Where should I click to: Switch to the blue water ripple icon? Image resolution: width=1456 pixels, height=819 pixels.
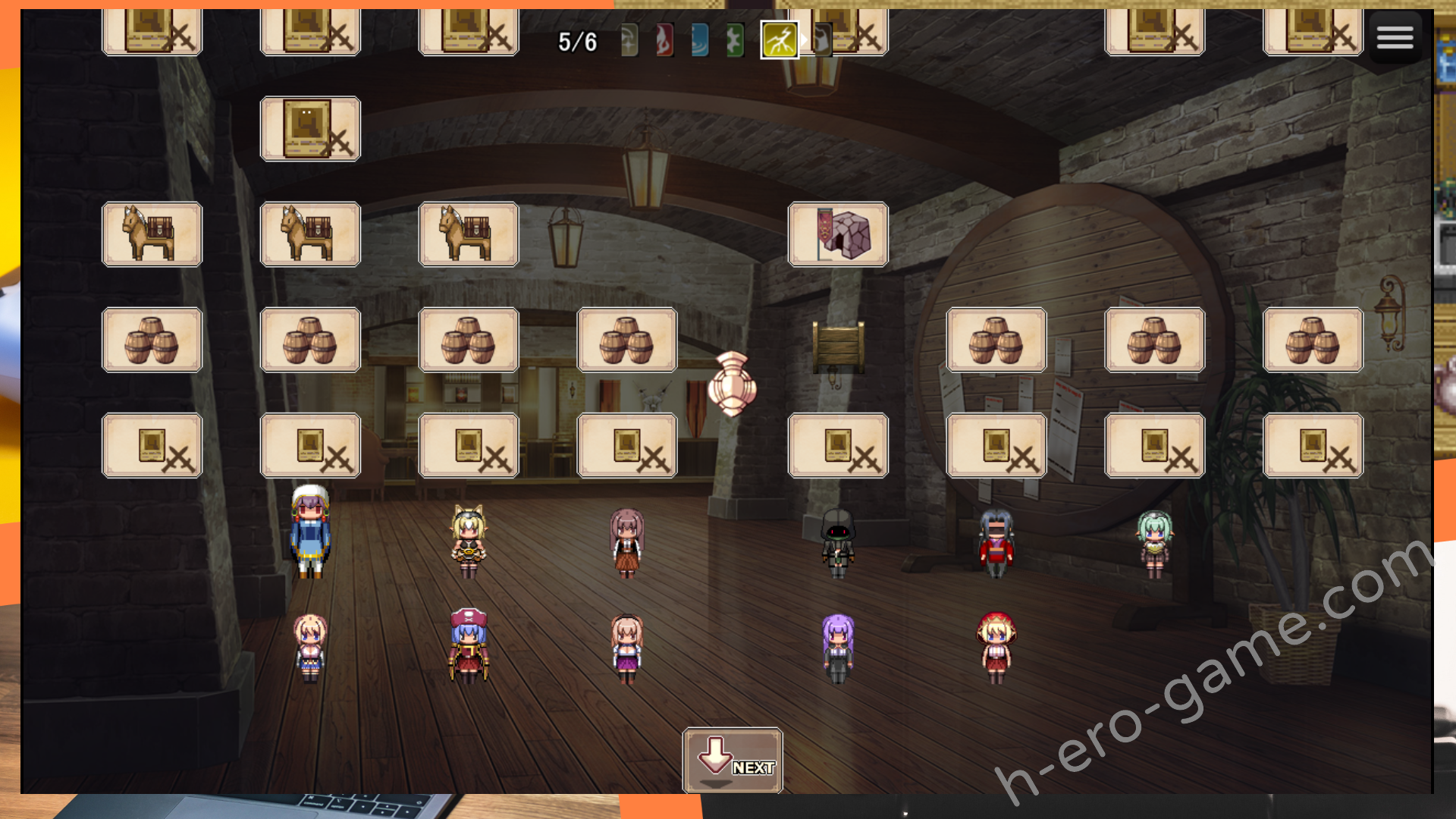[699, 41]
